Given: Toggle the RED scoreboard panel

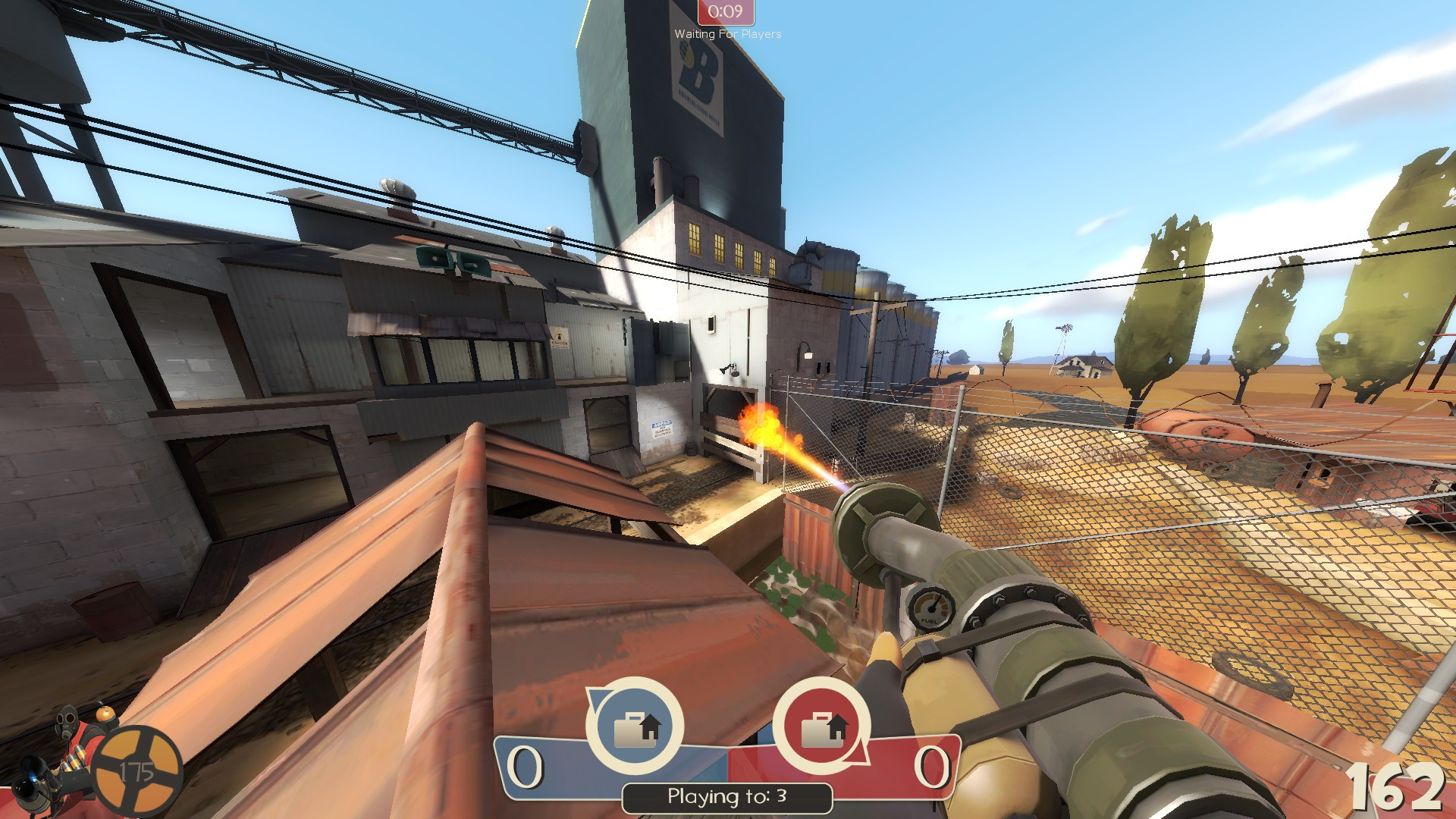Looking at the screenshot, I should tap(902, 766).
